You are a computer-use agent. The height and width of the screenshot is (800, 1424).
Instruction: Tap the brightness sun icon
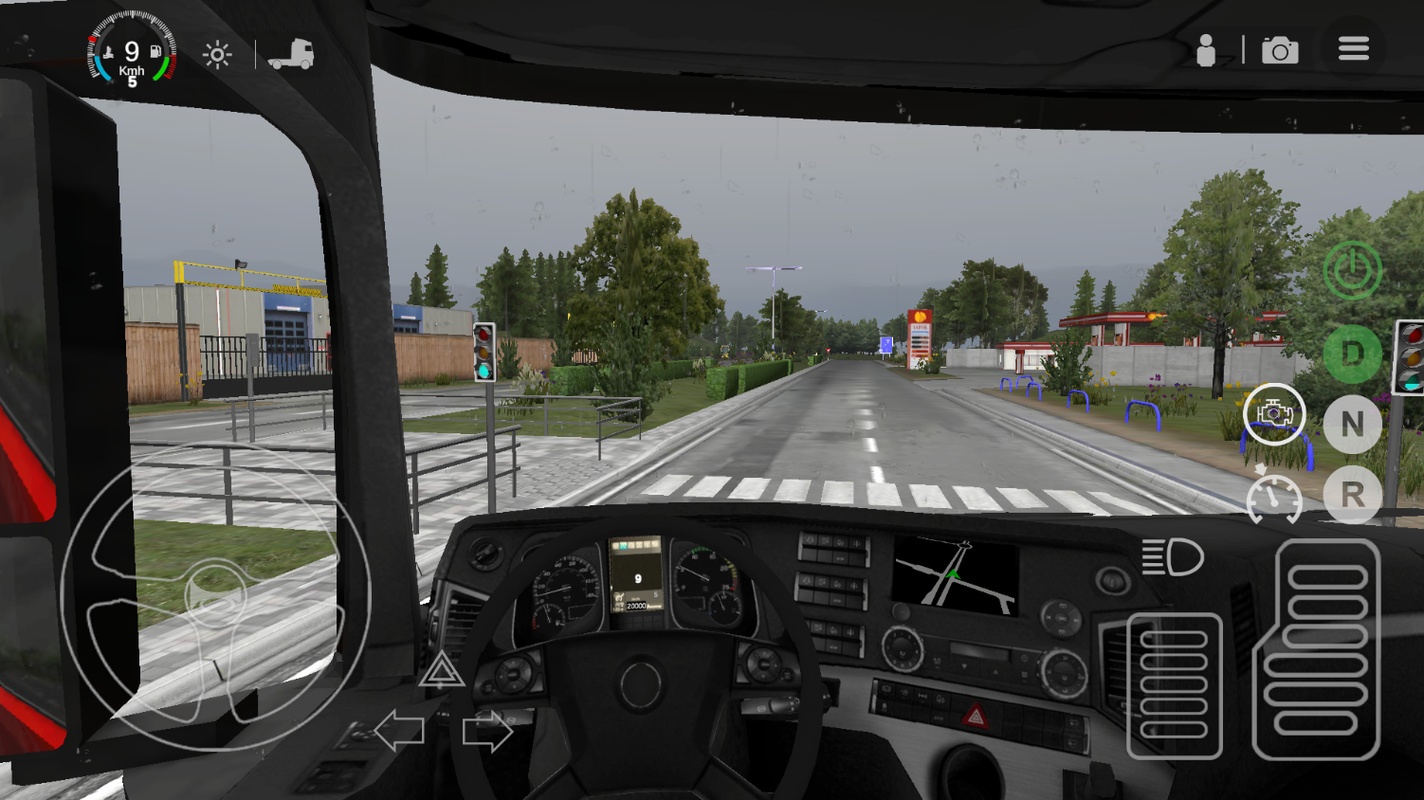coord(216,53)
